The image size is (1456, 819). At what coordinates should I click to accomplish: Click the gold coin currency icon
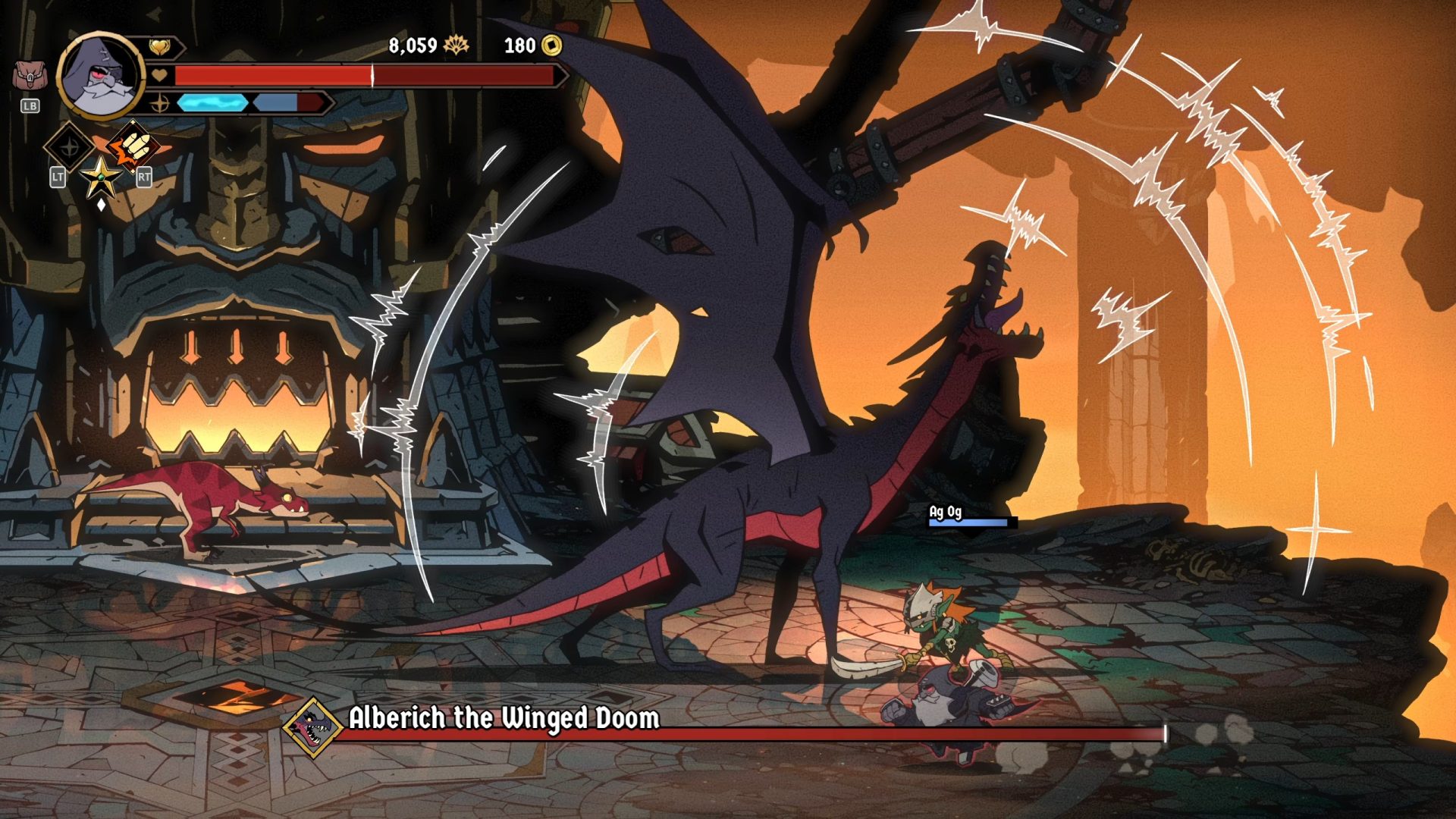pos(552,45)
